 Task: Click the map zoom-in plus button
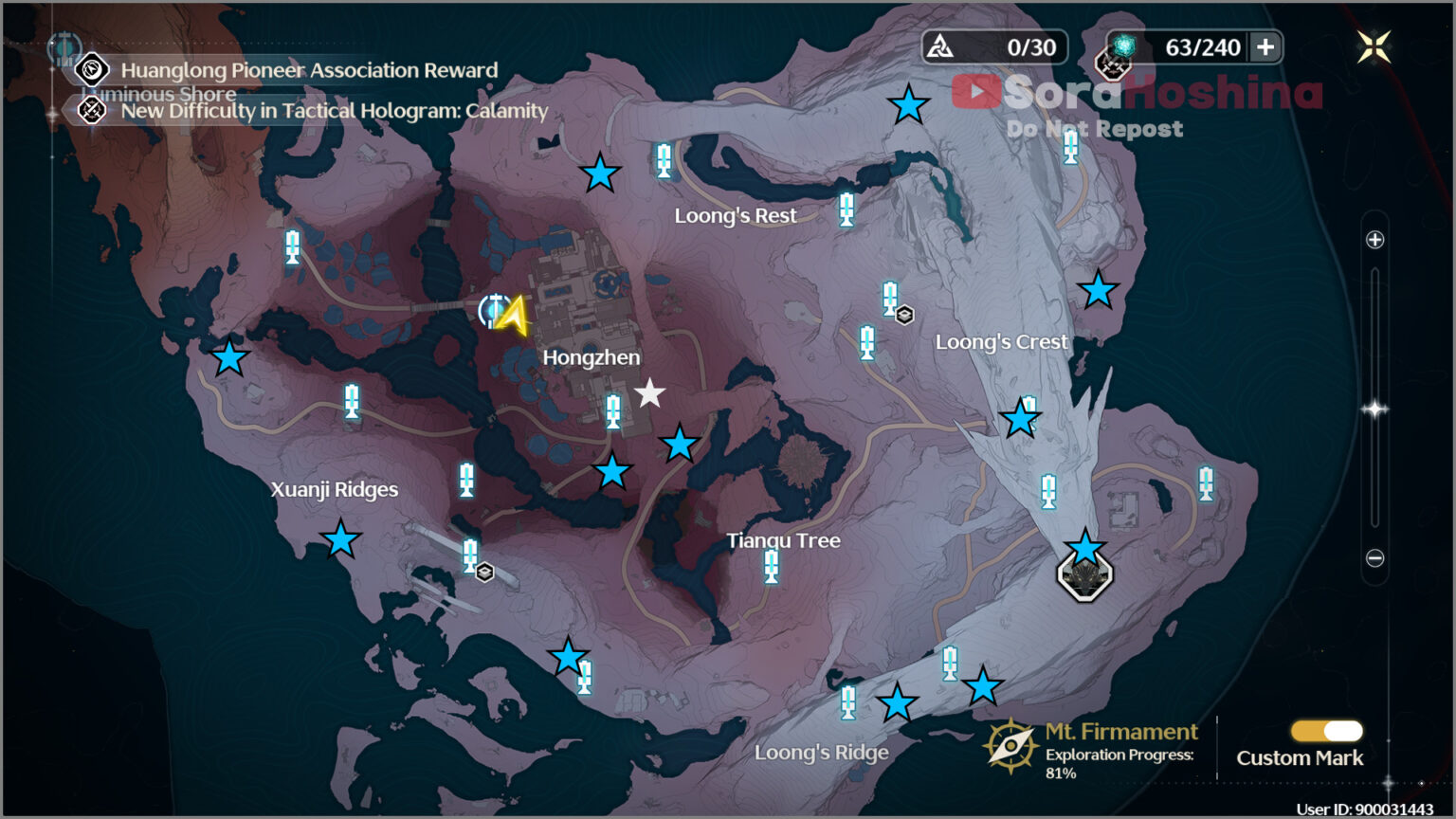click(1375, 240)
